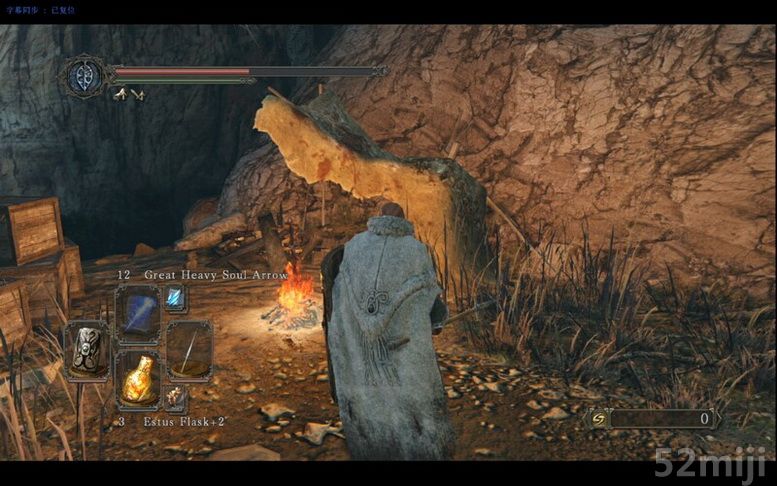Select the left-hand shield slot
777x486 pixels.
coord(88,349)
